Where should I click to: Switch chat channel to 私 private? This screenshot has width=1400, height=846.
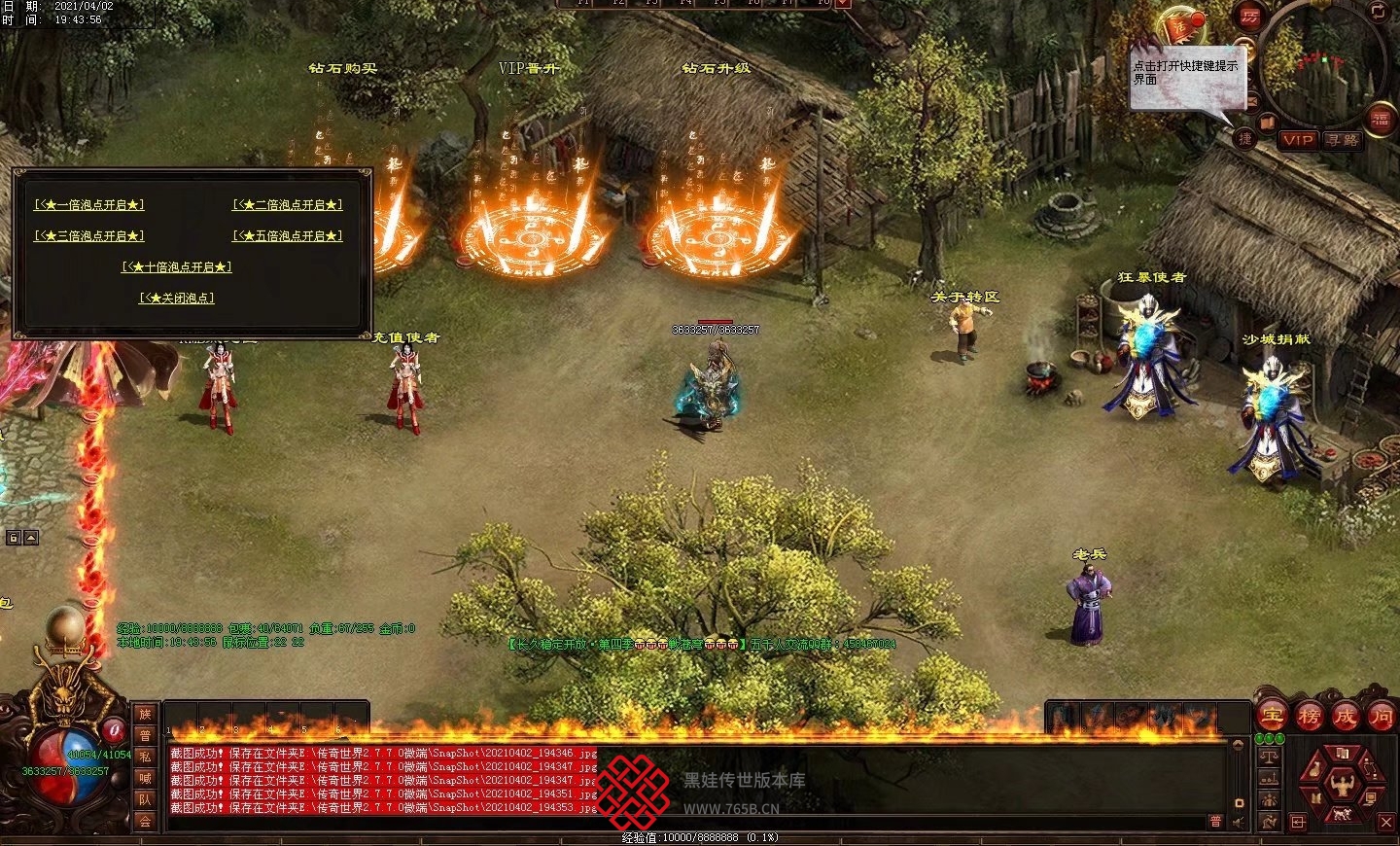coord(146,757)
